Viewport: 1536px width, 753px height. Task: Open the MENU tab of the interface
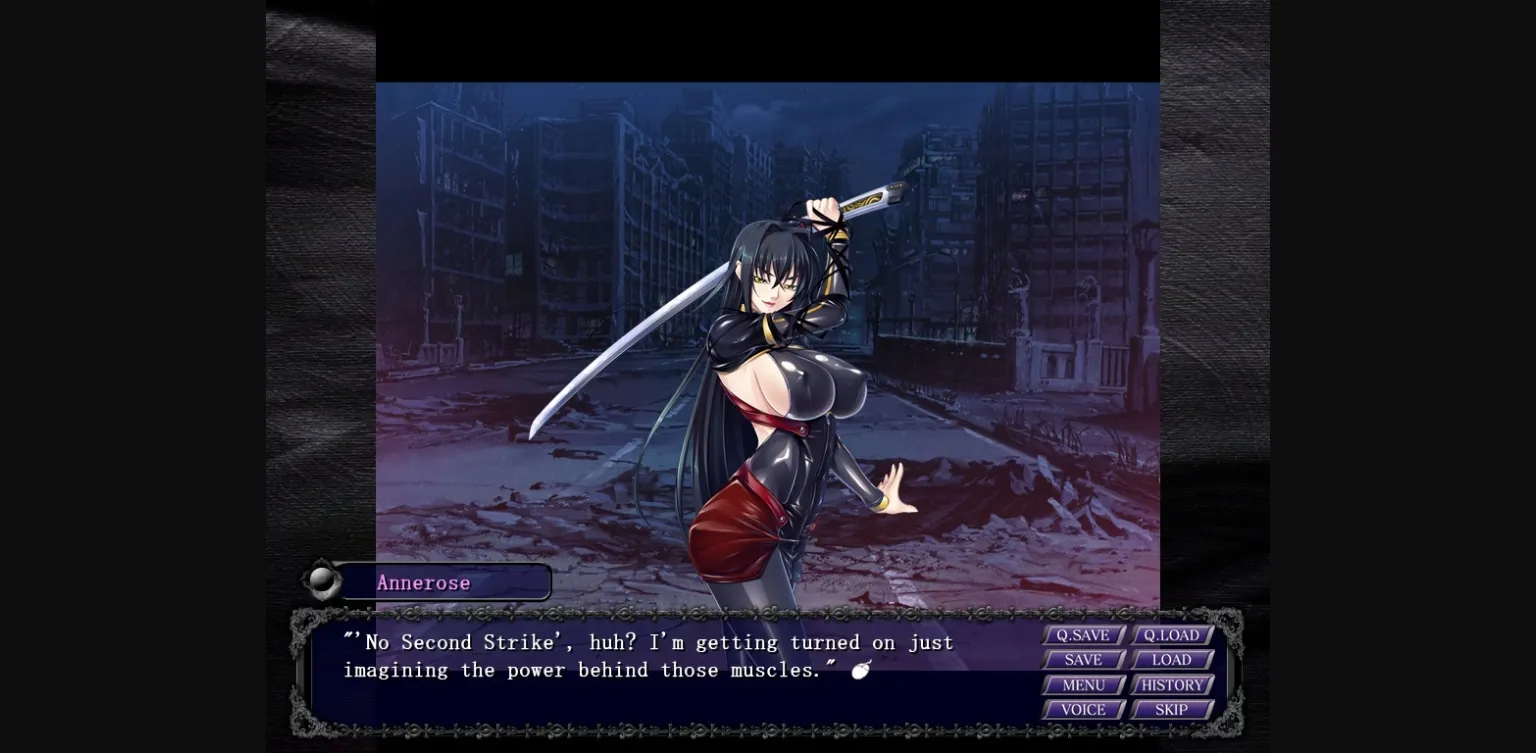[x=1082, y=685]
